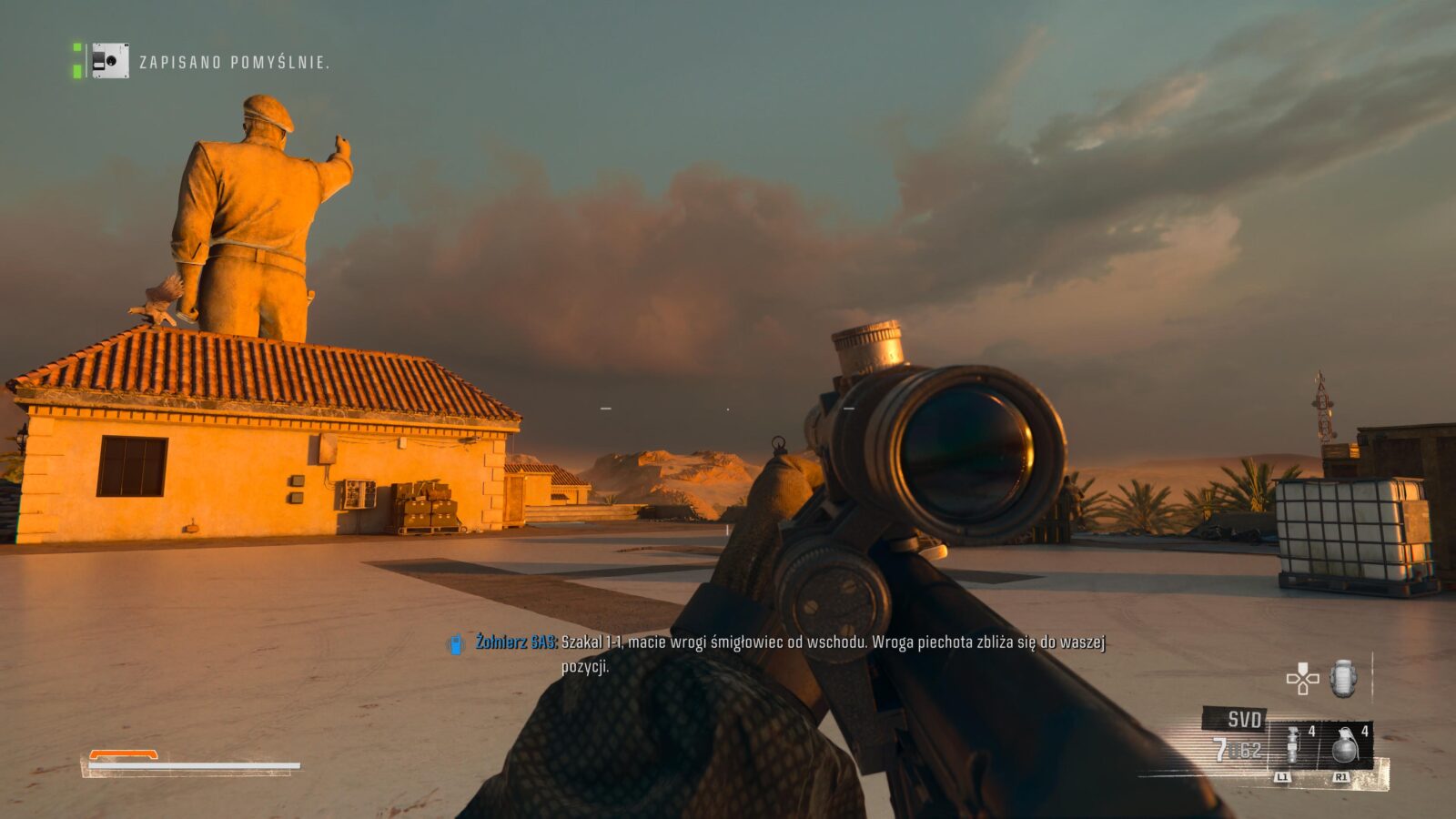Screen dimensions: 1456x819
Task: Click the blue radio speaker icon
Action: pyautogui.click(x=456, y=644)
